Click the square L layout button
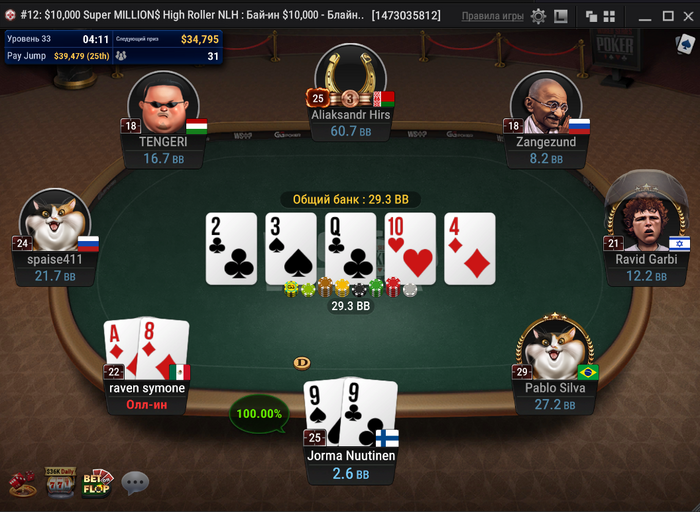Screen dimensions: 700x512 [x=561, y=16]
